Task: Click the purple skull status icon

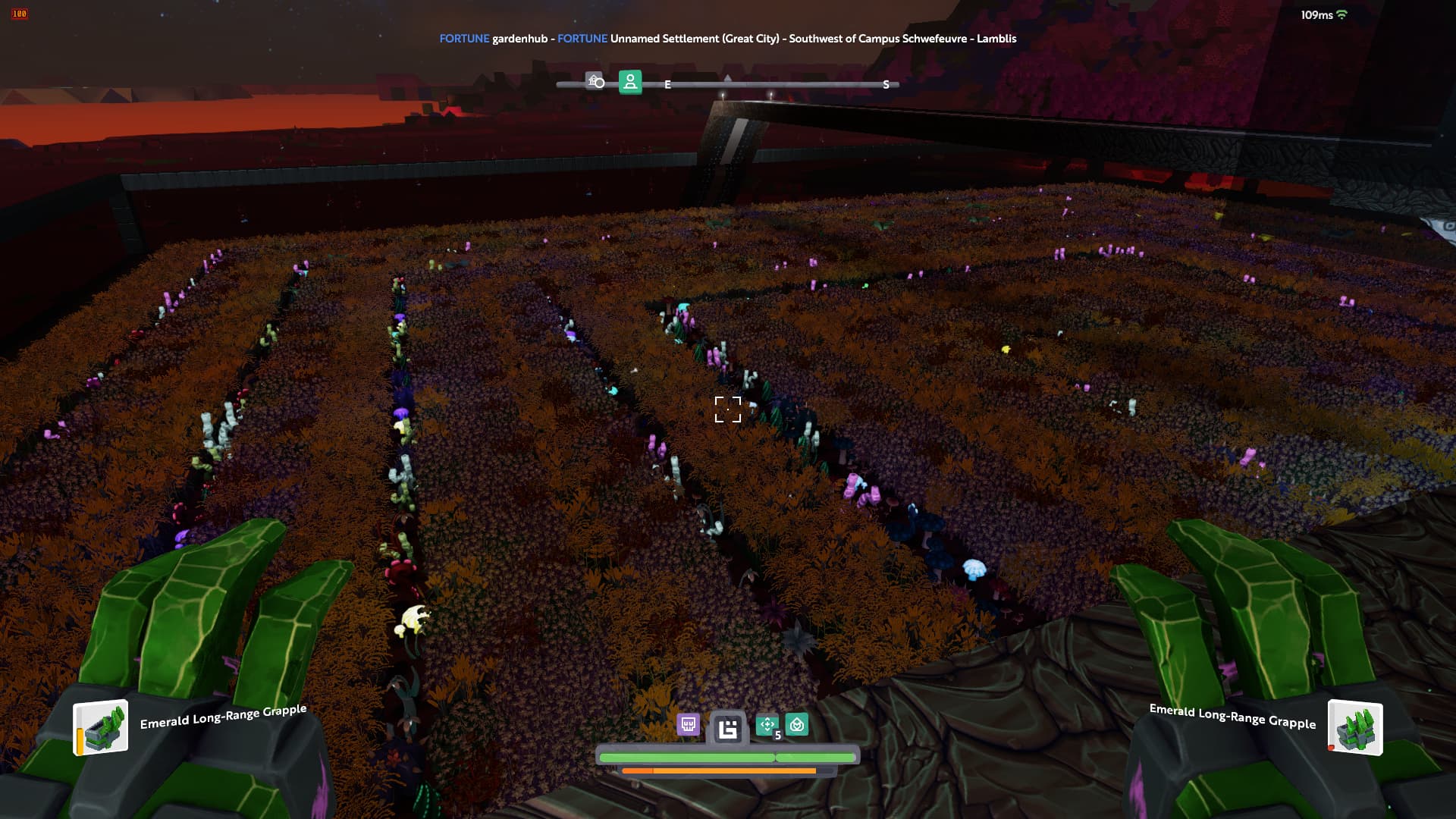Action: pos(688,725)
